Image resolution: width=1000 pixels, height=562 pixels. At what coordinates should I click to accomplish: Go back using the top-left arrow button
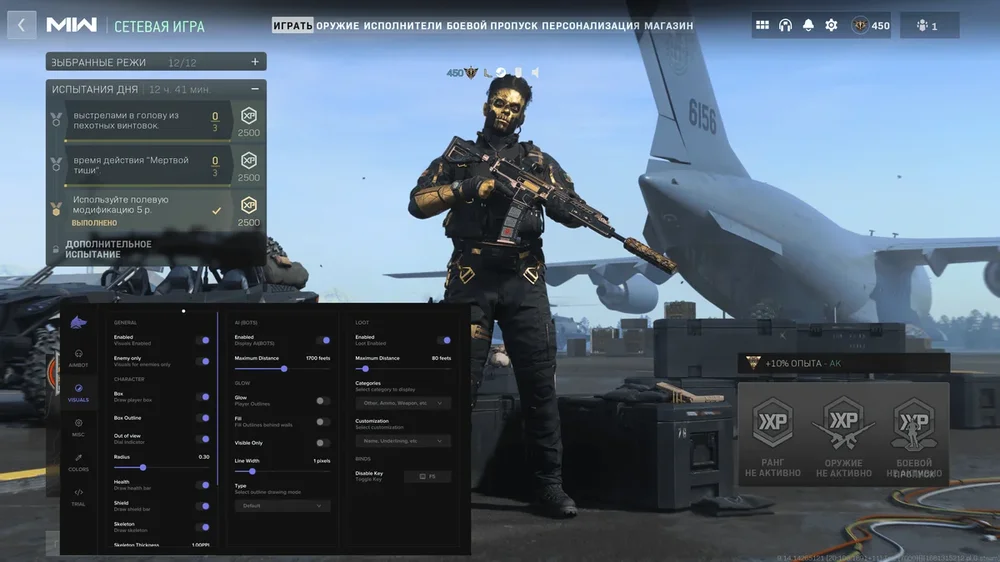click(x=22, y=25)
